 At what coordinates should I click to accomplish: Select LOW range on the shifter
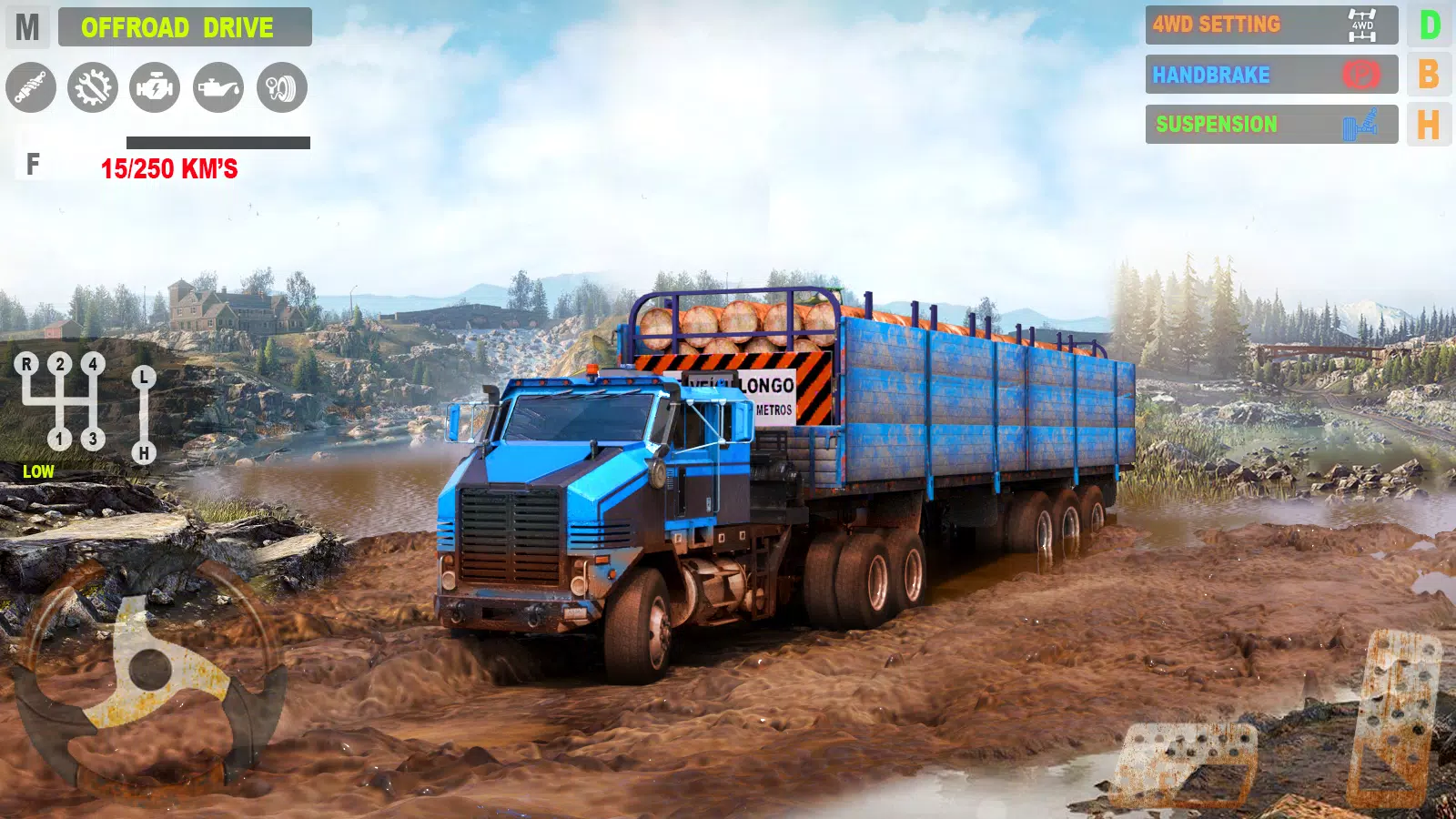pyautogui.click(x=36, y=472)
